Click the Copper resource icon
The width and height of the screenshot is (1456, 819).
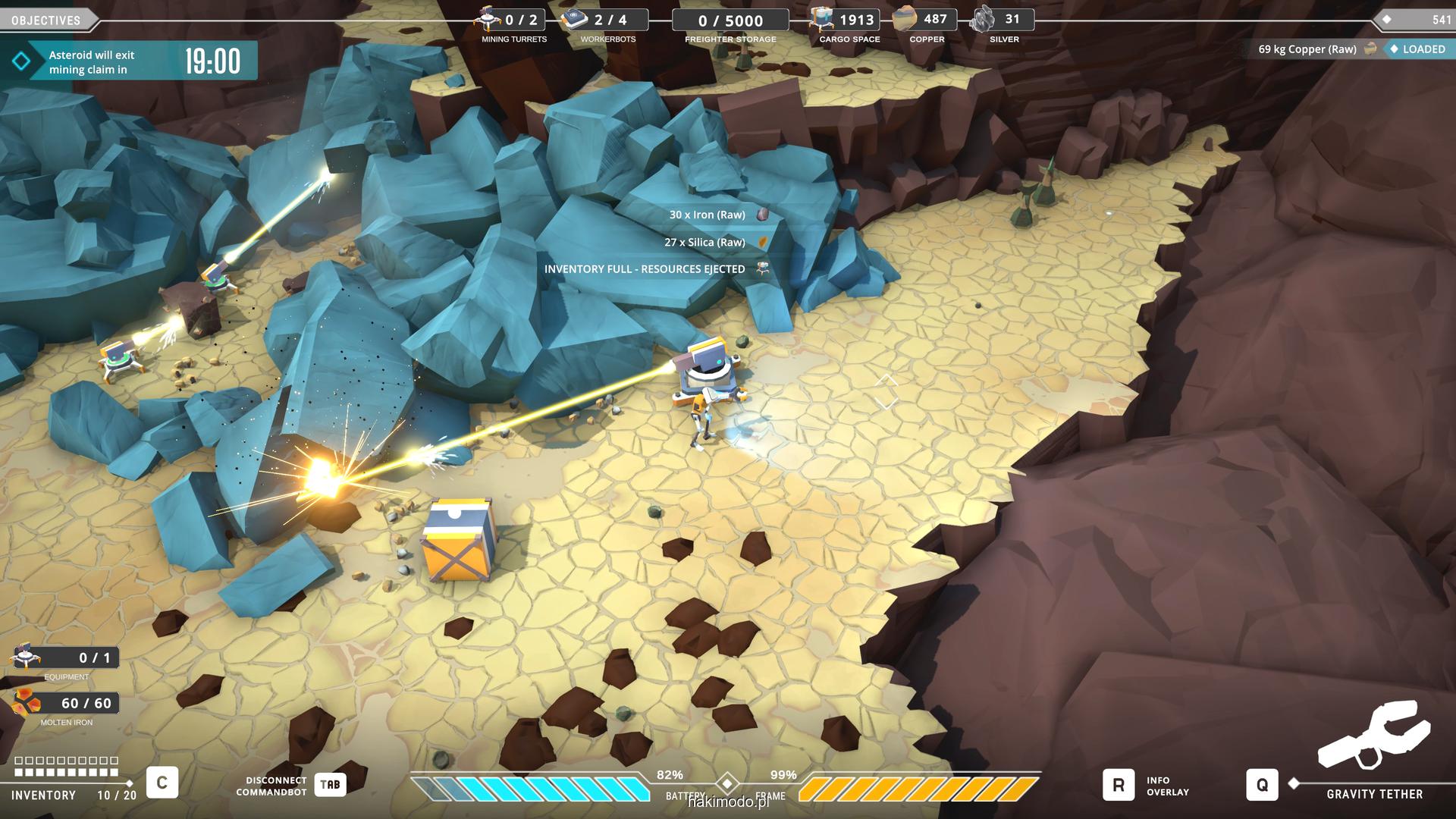point(905,19)
